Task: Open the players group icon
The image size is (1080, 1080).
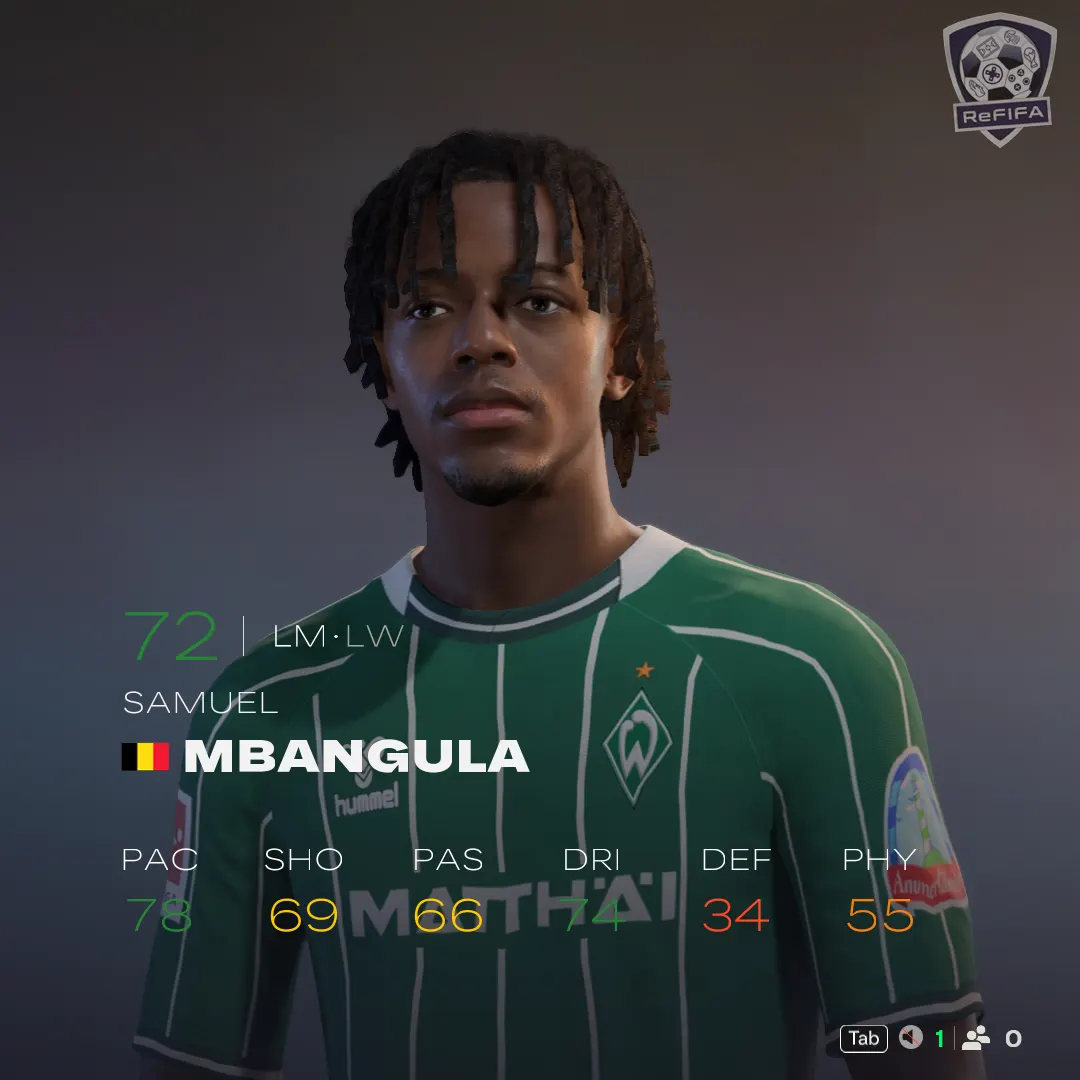Action: 976,1038
